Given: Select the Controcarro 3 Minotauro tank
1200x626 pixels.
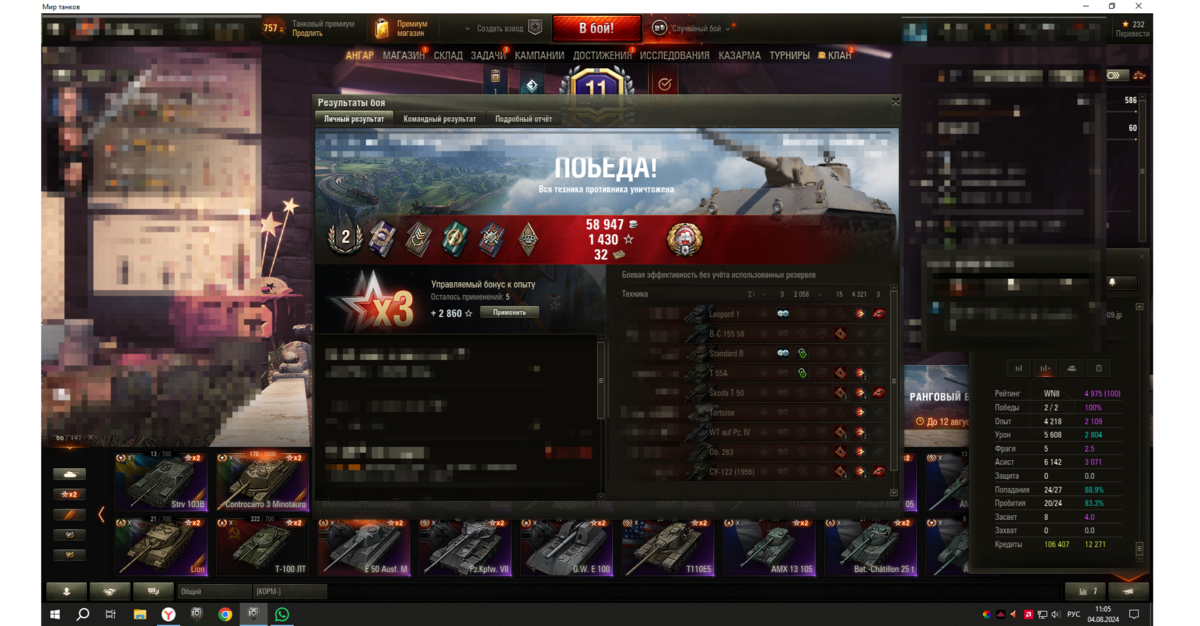Looking at the screenshot, I should tap(262, 482).
